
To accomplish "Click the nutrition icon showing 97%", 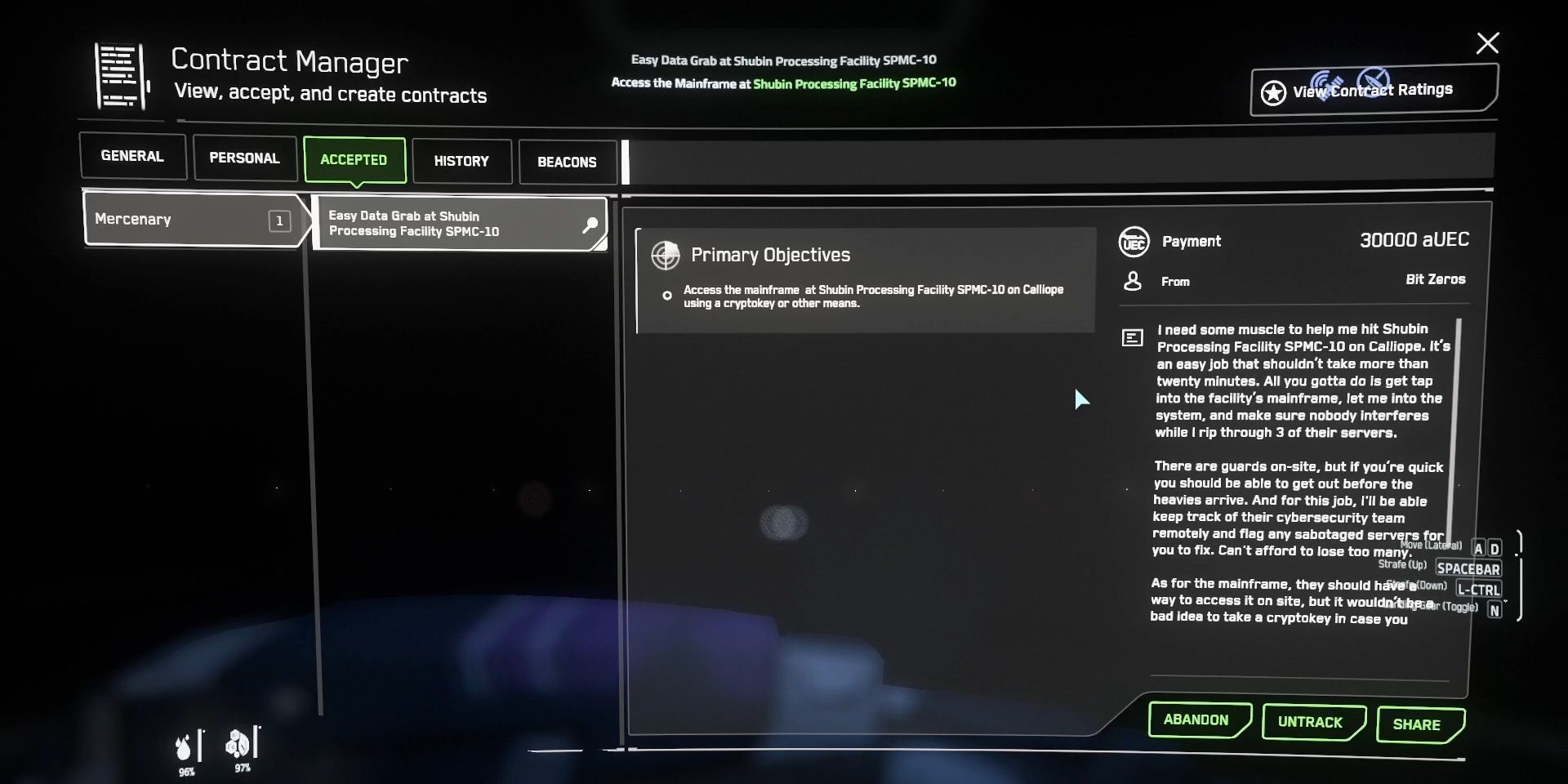I will pyautogui.click(x=240, y=742).
